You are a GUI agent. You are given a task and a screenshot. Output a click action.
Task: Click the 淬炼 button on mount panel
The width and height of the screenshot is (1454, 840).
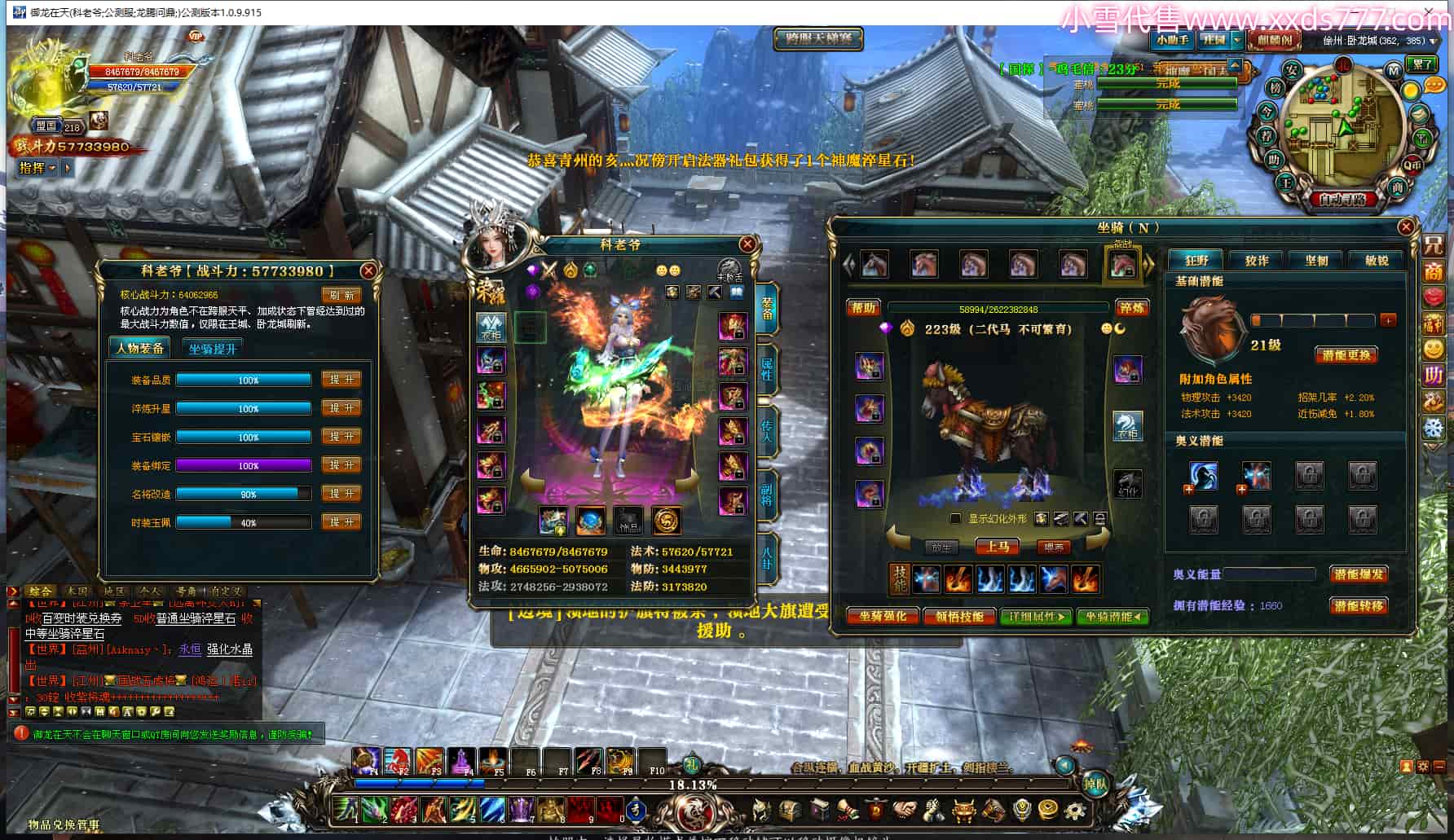coord(1131,308)
